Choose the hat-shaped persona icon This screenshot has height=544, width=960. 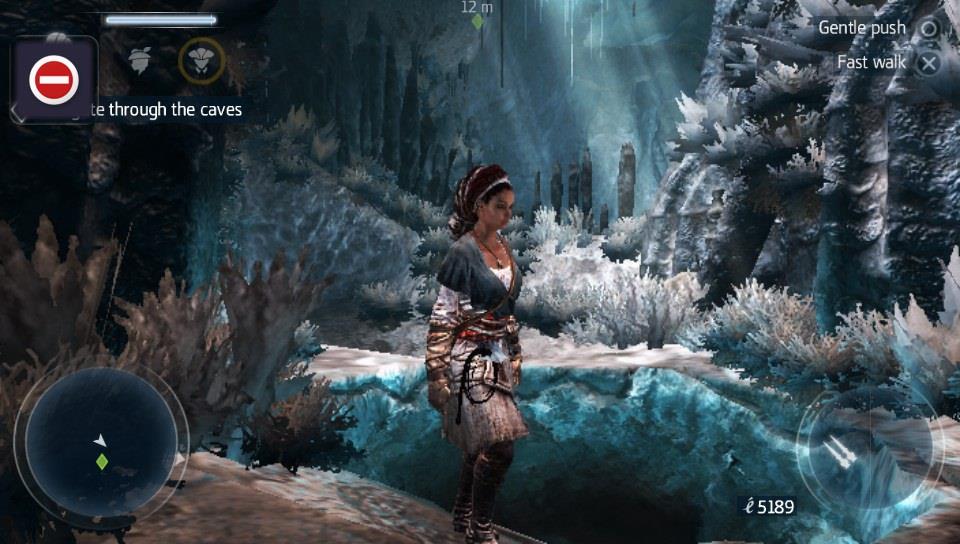click(140, 59)
